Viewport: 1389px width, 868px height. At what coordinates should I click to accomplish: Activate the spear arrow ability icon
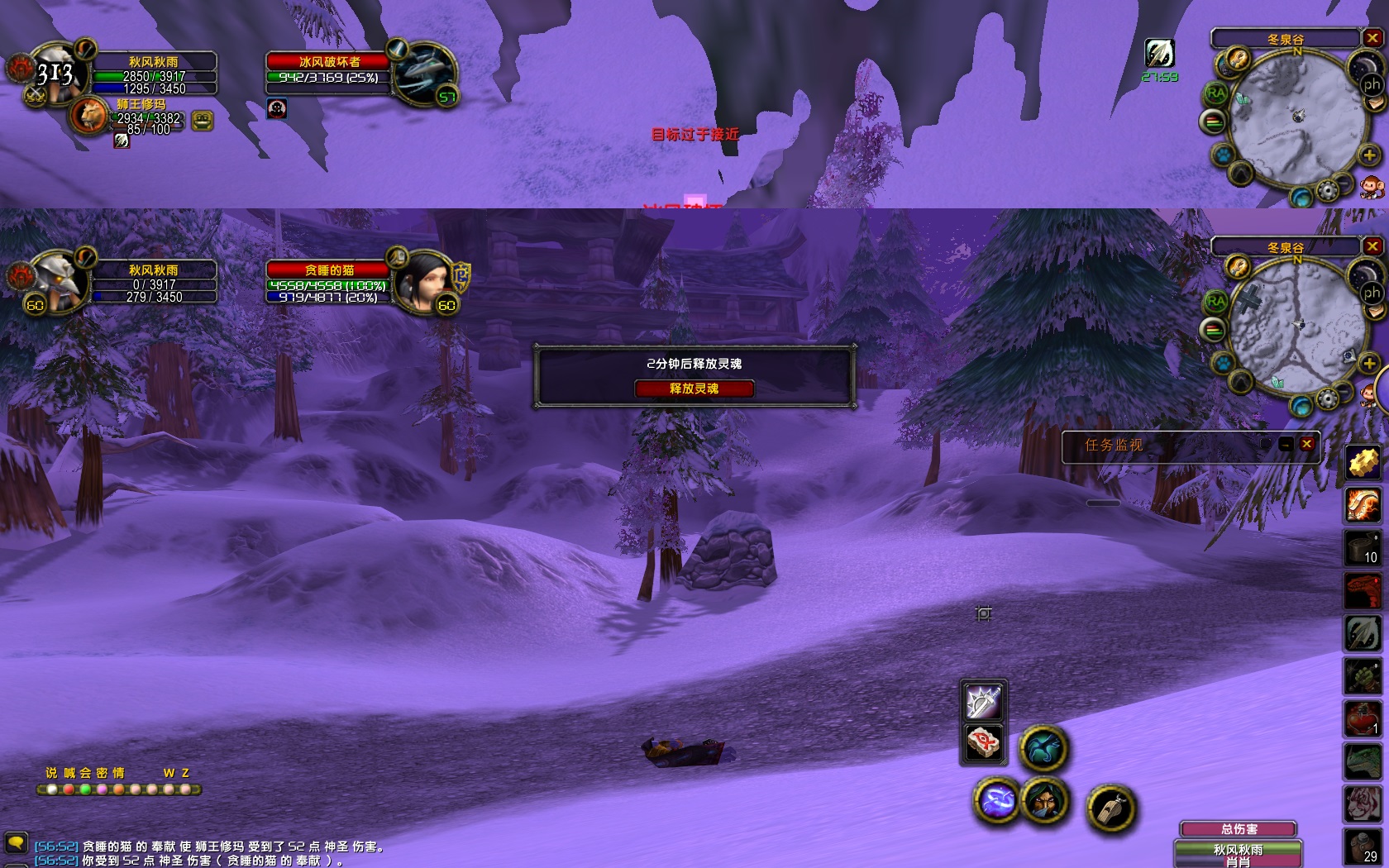tap(1363, 633)
